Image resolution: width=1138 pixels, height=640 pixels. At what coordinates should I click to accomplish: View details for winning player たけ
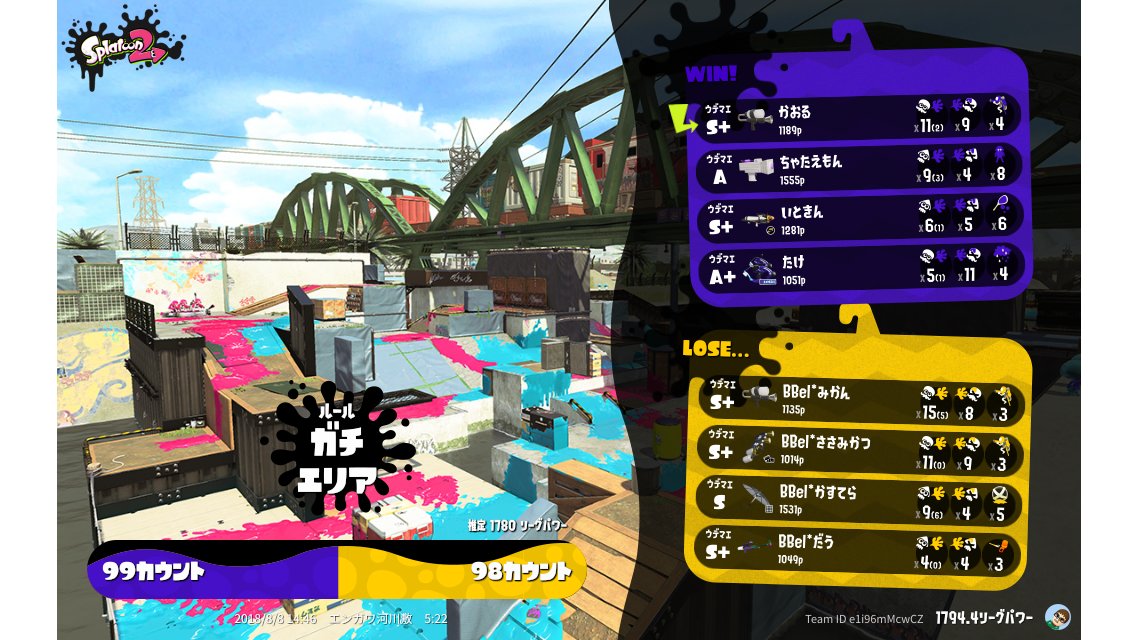click(x=860, y=268)
